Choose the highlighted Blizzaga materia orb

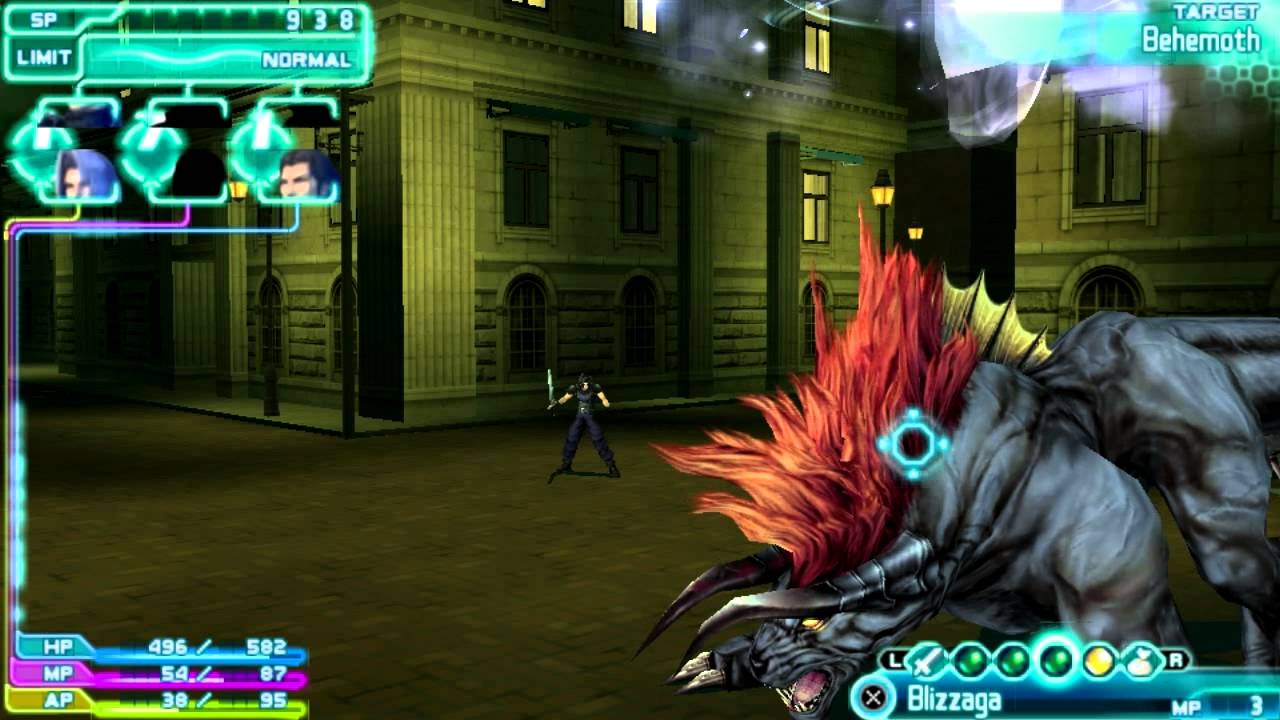(x=1053, y=660)
